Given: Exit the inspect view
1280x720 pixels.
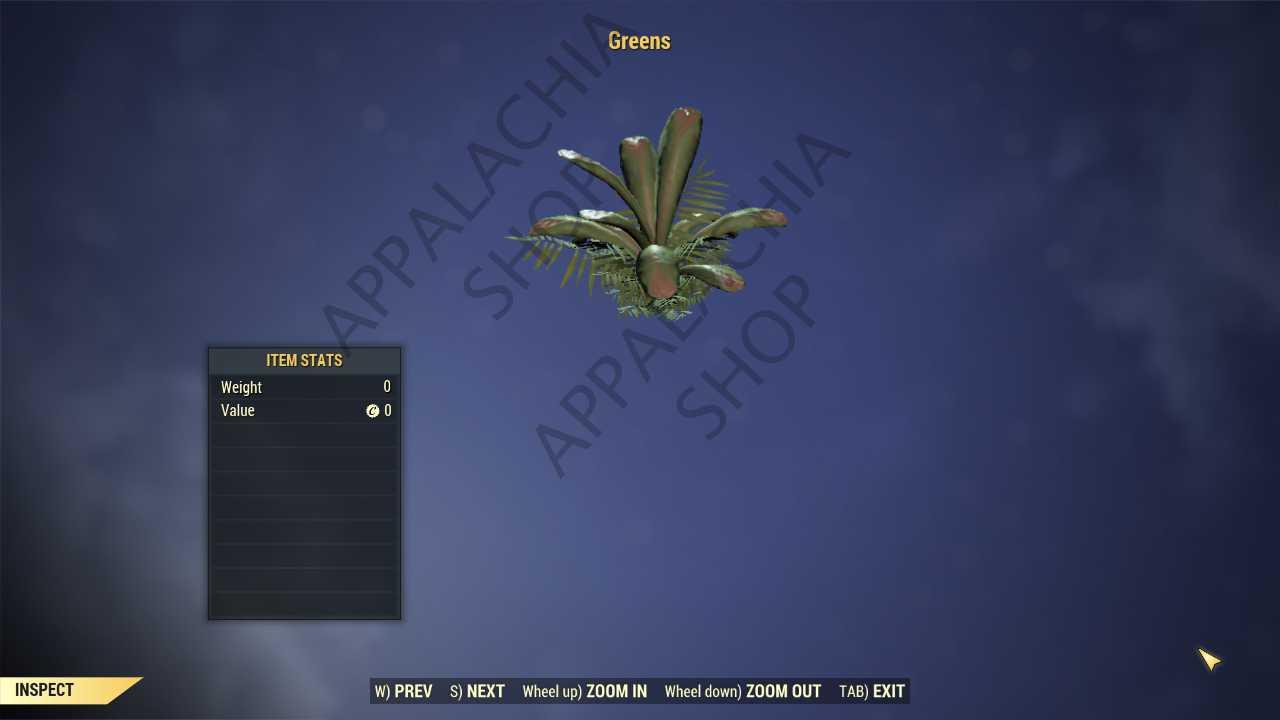Looking at the screenshot, I should tap(872, 691).
